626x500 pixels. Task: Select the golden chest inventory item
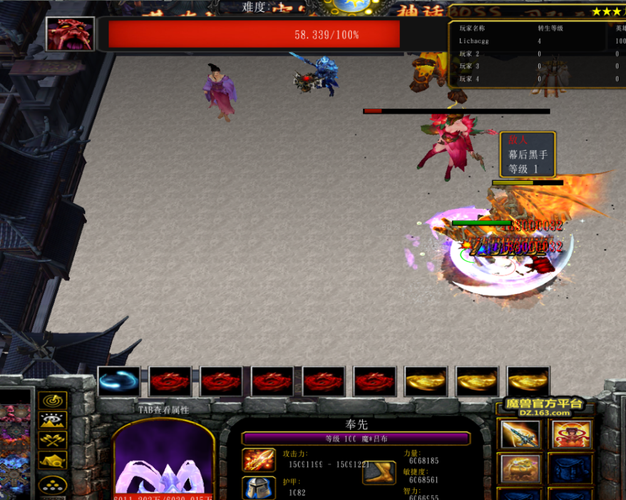pyautogui.click(x=520, y=470)
